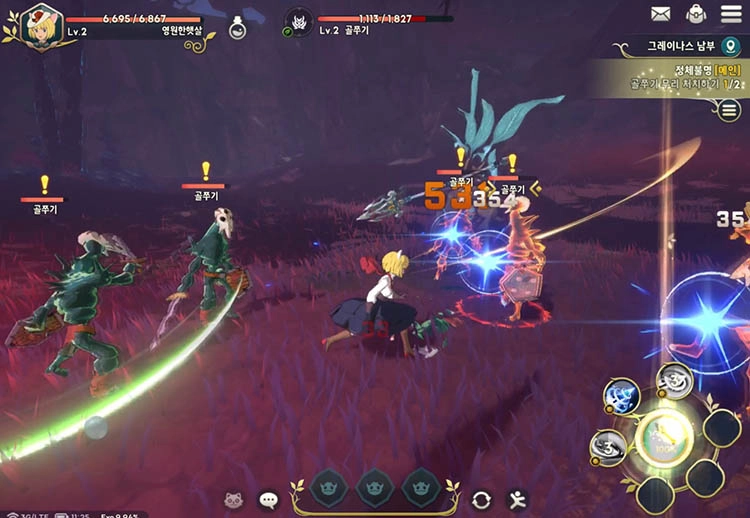
Task: Click the player character portrait
Action: pyautogui.click(x=37, y=25)
